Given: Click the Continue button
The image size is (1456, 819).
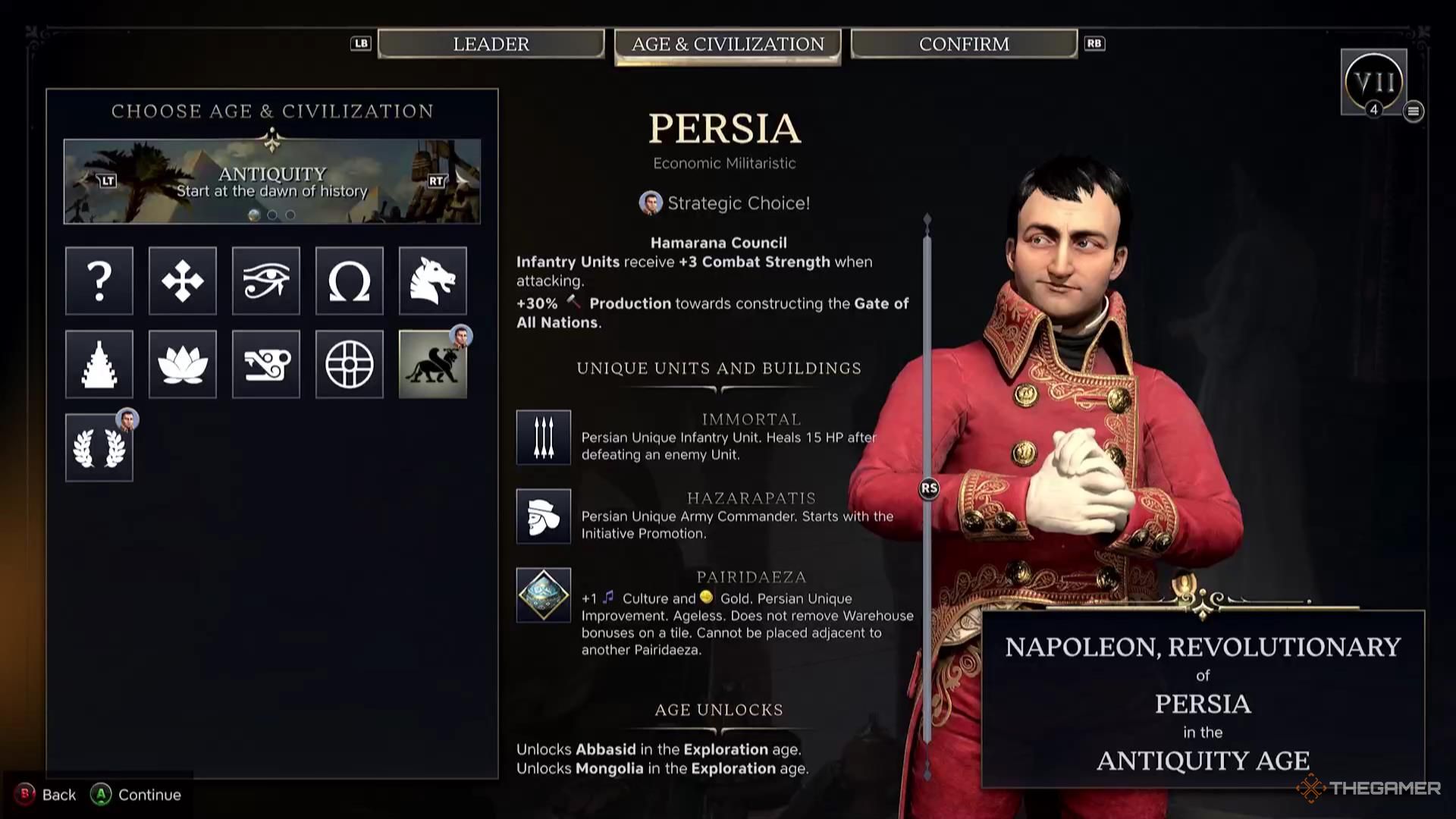Looking at the screenshot, I should tap(137, 795).
